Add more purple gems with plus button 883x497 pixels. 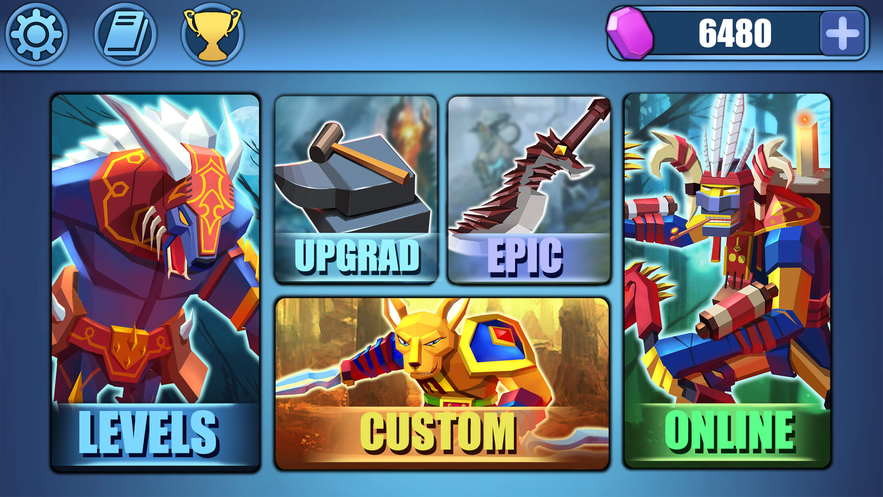pyautogui.click(x=841, y=34)
